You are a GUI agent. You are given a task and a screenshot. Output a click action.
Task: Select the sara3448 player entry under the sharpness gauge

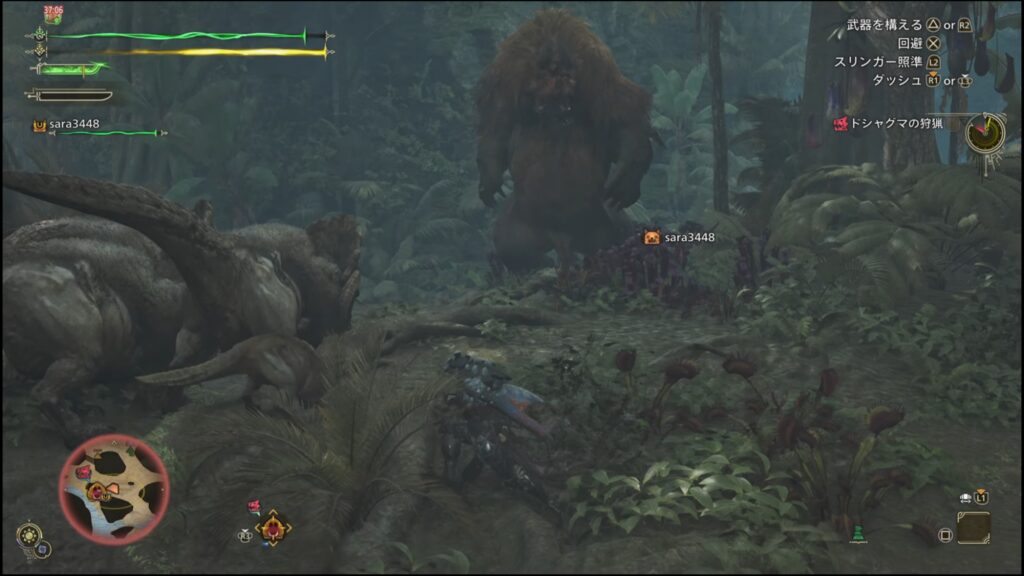[75, 125]
